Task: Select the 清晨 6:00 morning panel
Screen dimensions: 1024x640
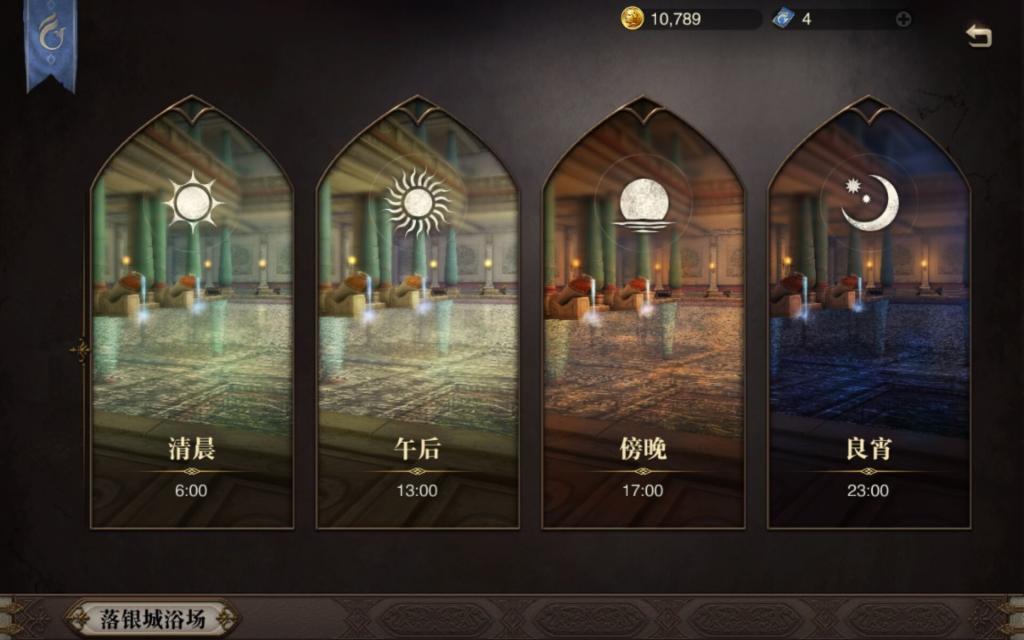Action: [192, 320]
